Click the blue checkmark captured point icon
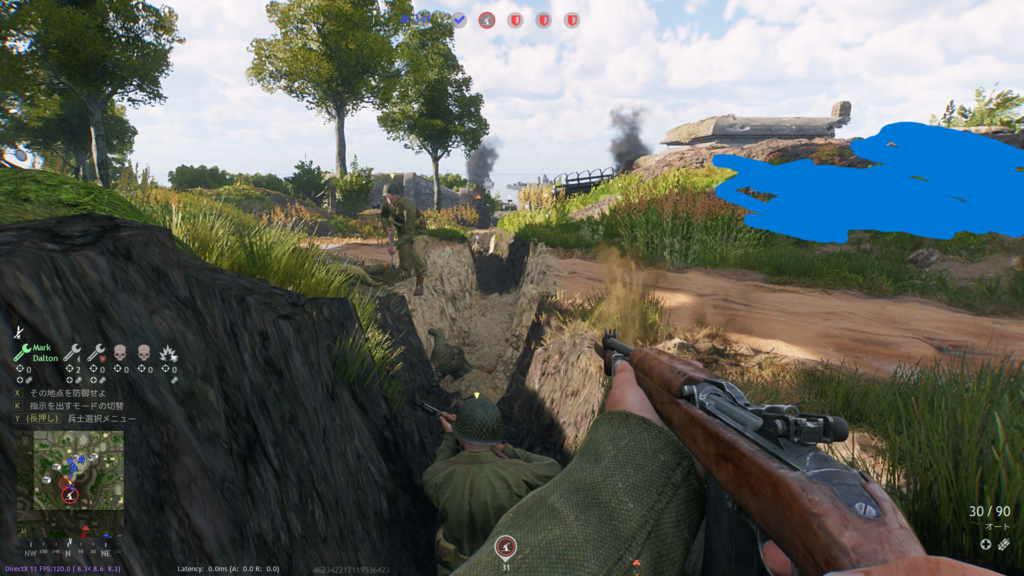The width and height of the screenshot is (1024, 576). coord(459,19)
